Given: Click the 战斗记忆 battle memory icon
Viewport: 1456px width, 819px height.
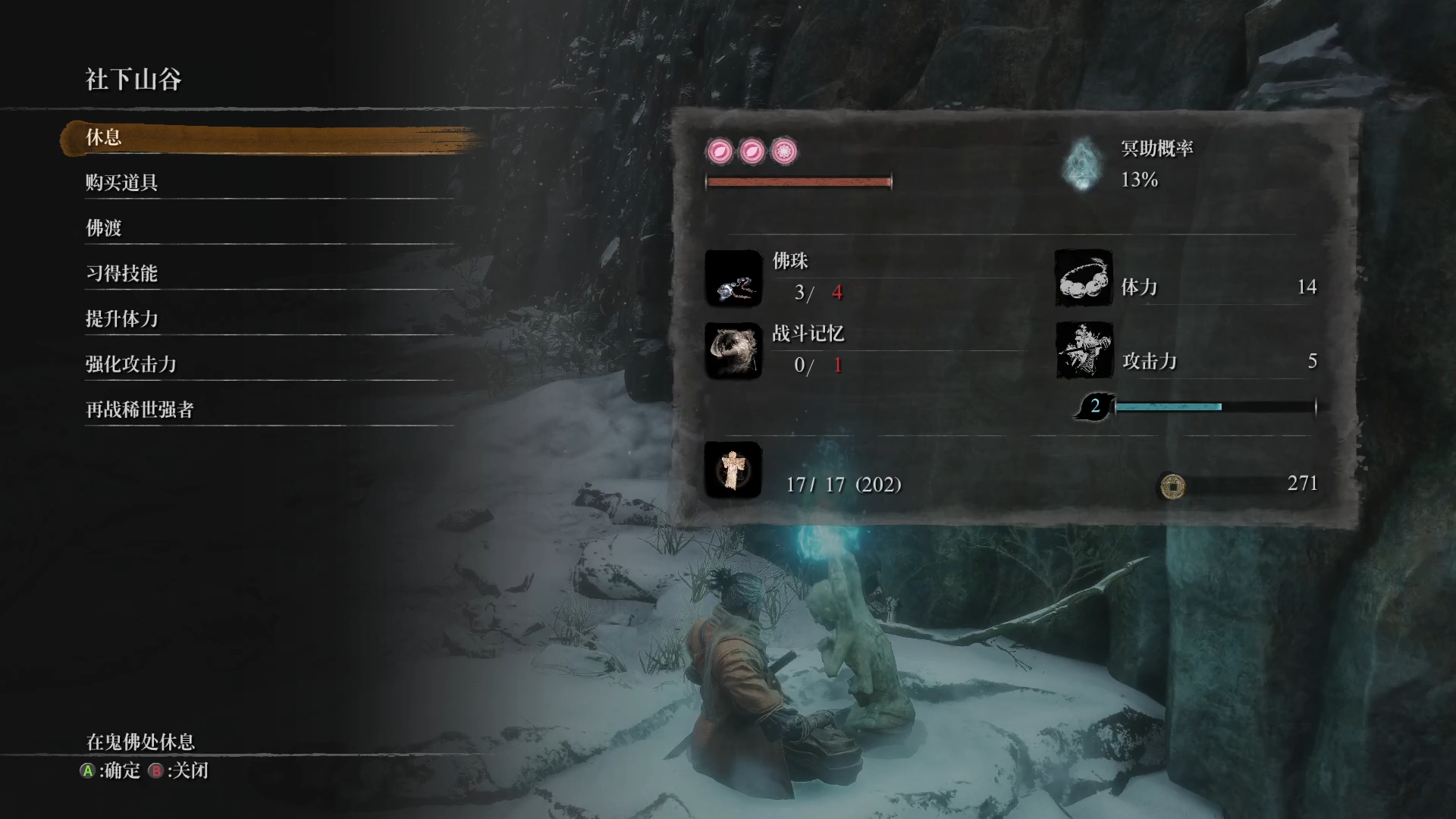Looking at the screenshot, I should click(x=733, y=350).
